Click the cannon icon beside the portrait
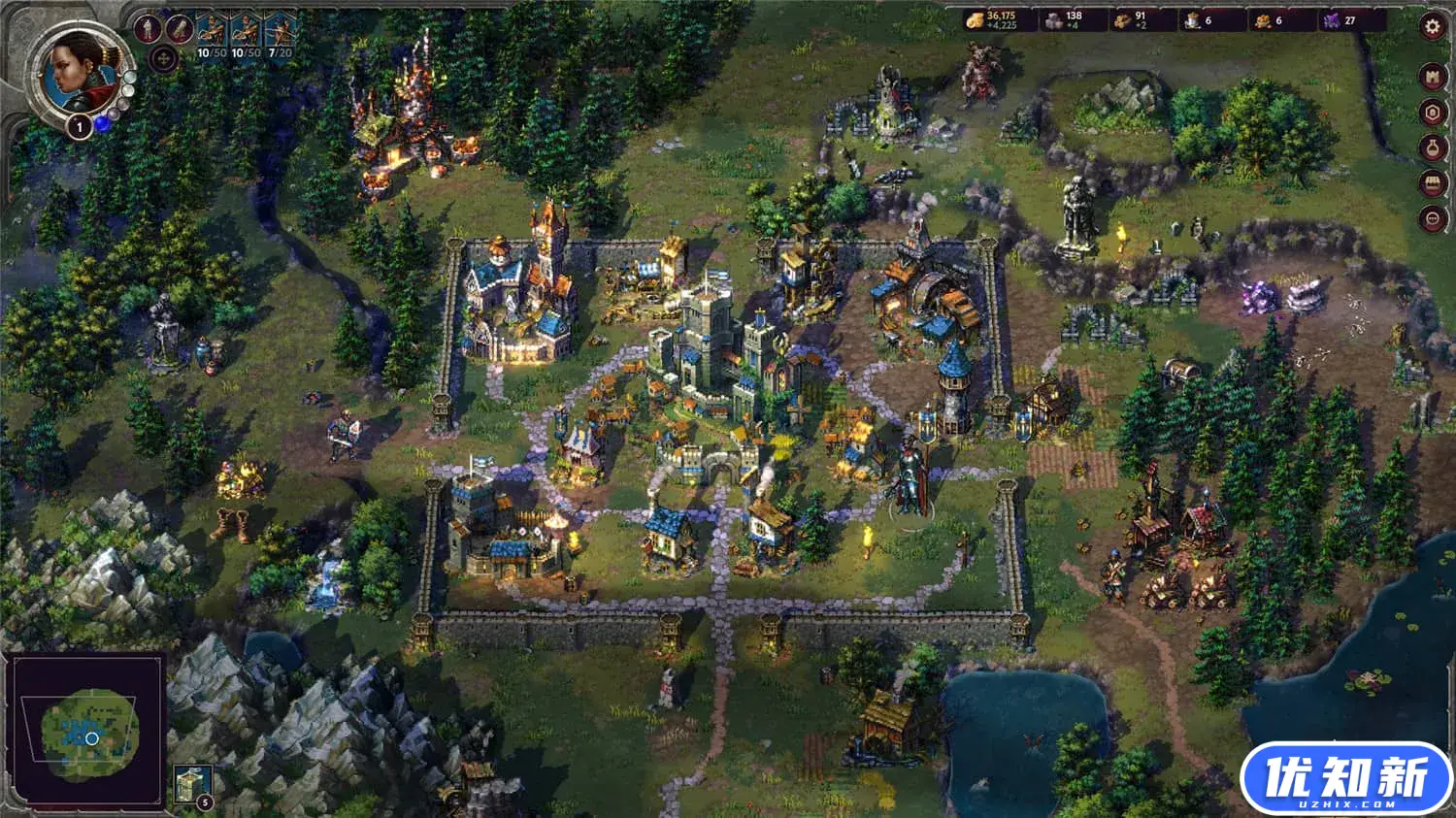The image size is (1456, 818). click(x=179, y=29)
